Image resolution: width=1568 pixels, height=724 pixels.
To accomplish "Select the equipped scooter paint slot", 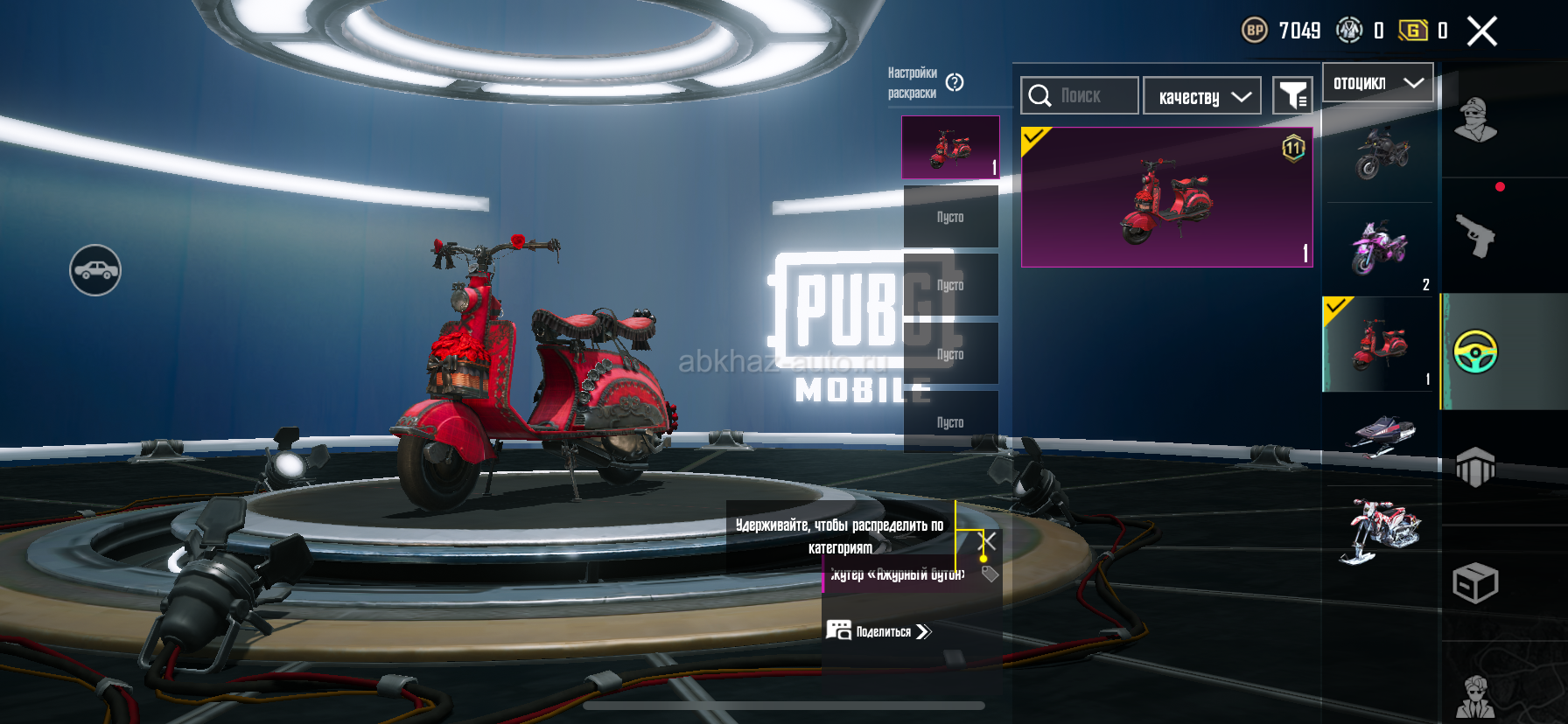I will tap(950, 147).
